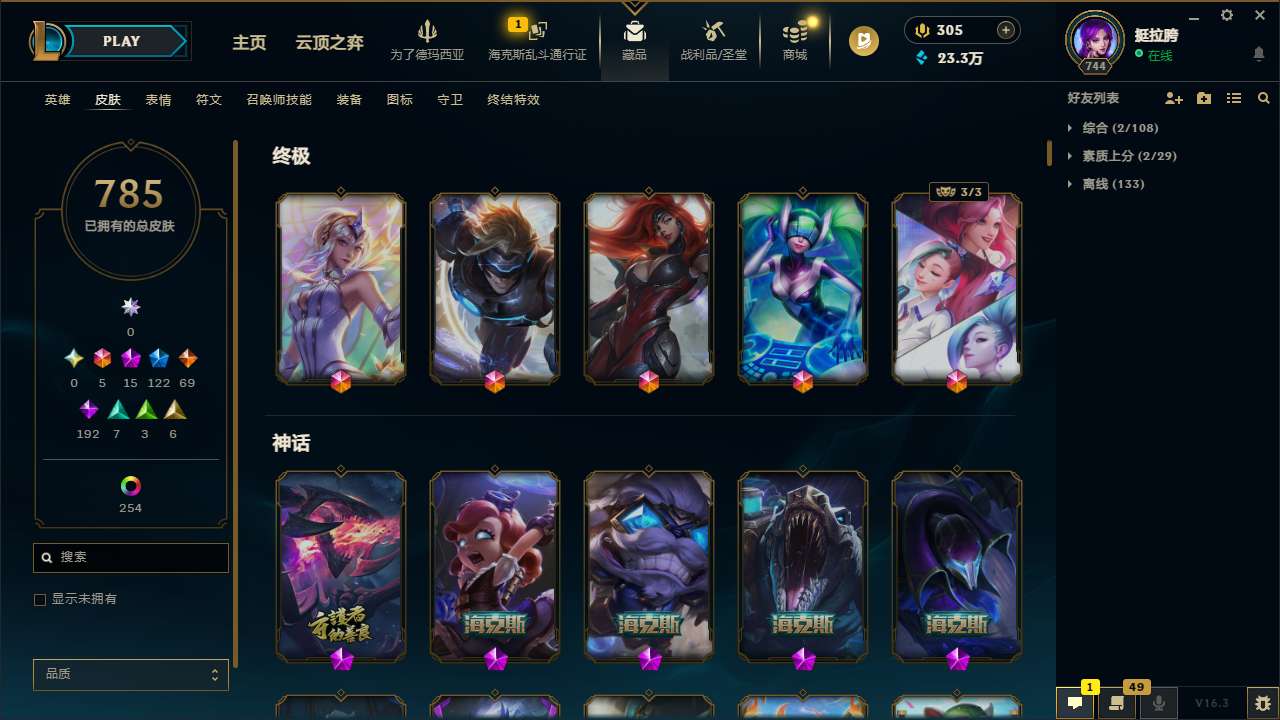Click the 搜索 skin search field
This screenshot has width=1280, height=720.
pos(130,557)
